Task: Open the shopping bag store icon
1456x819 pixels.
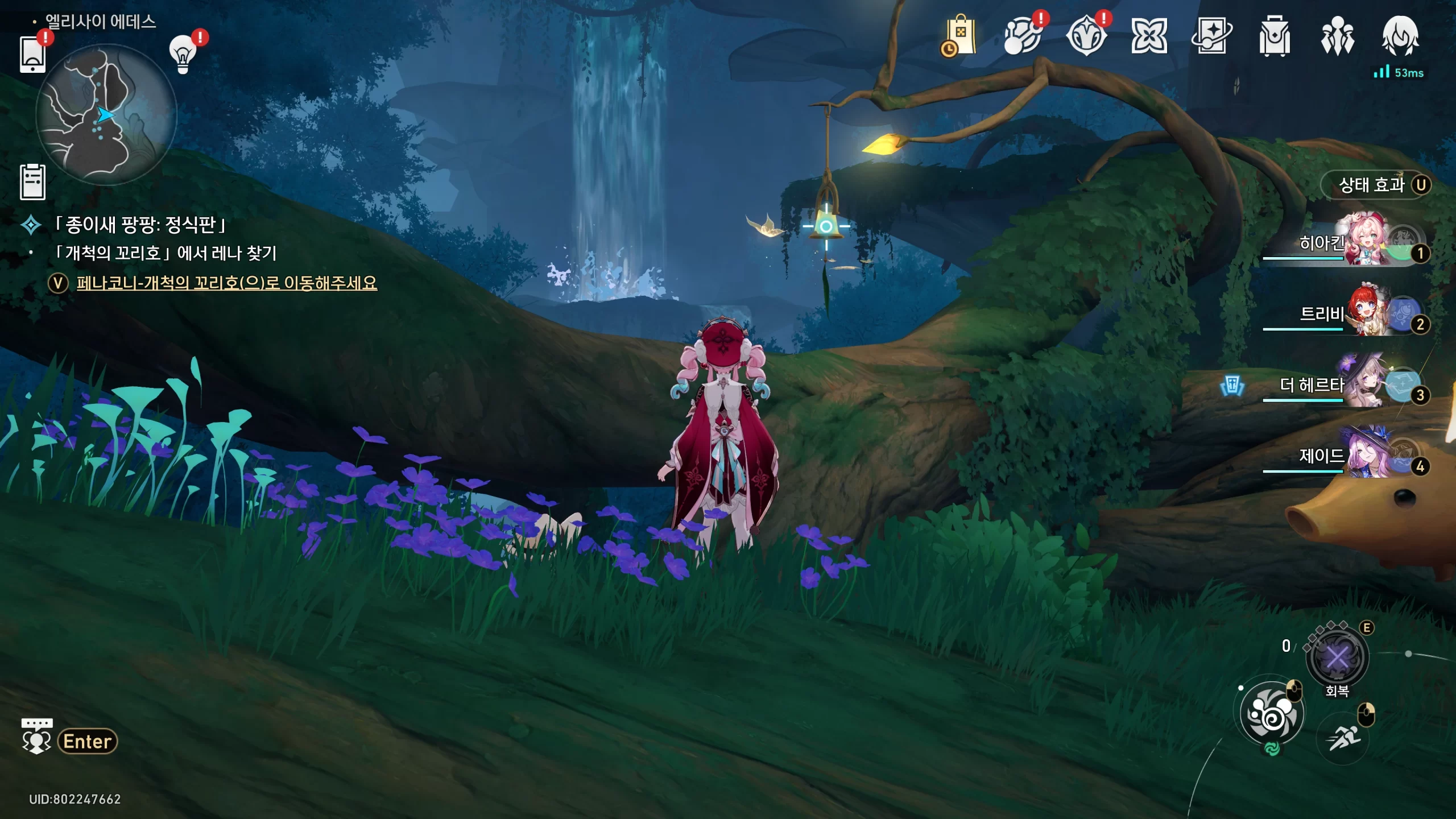Action: [x=959, y=36]
